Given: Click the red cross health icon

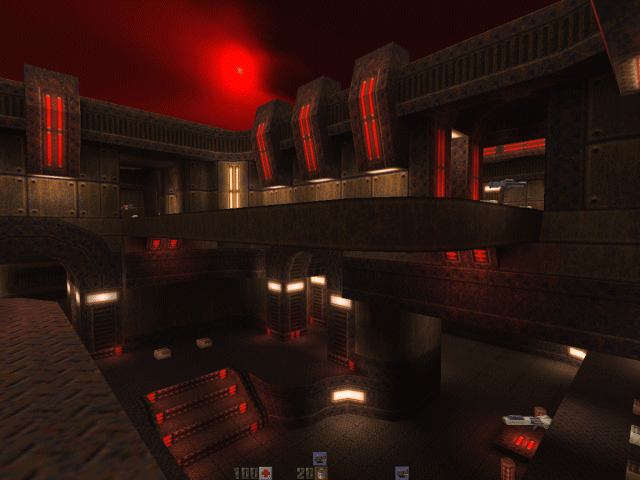Looking at the screenshot, I should (266, 472).
